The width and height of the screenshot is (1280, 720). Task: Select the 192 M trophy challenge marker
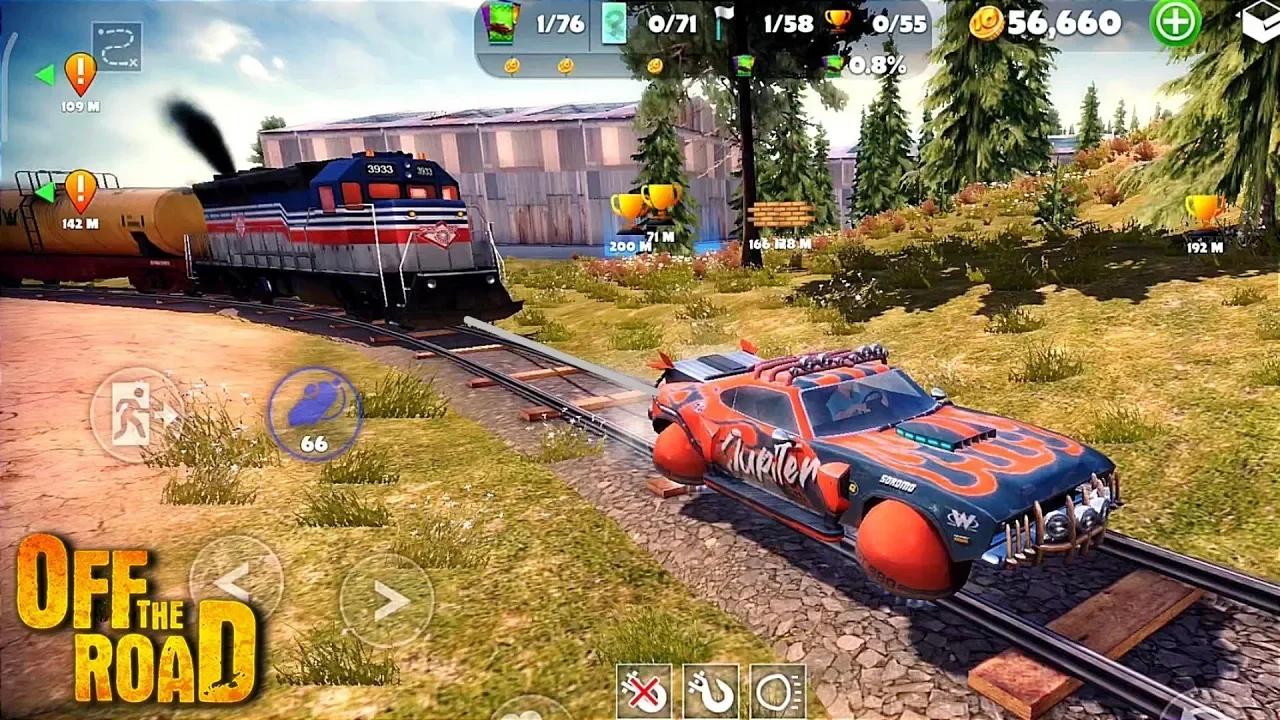(x=1205, y=211)
